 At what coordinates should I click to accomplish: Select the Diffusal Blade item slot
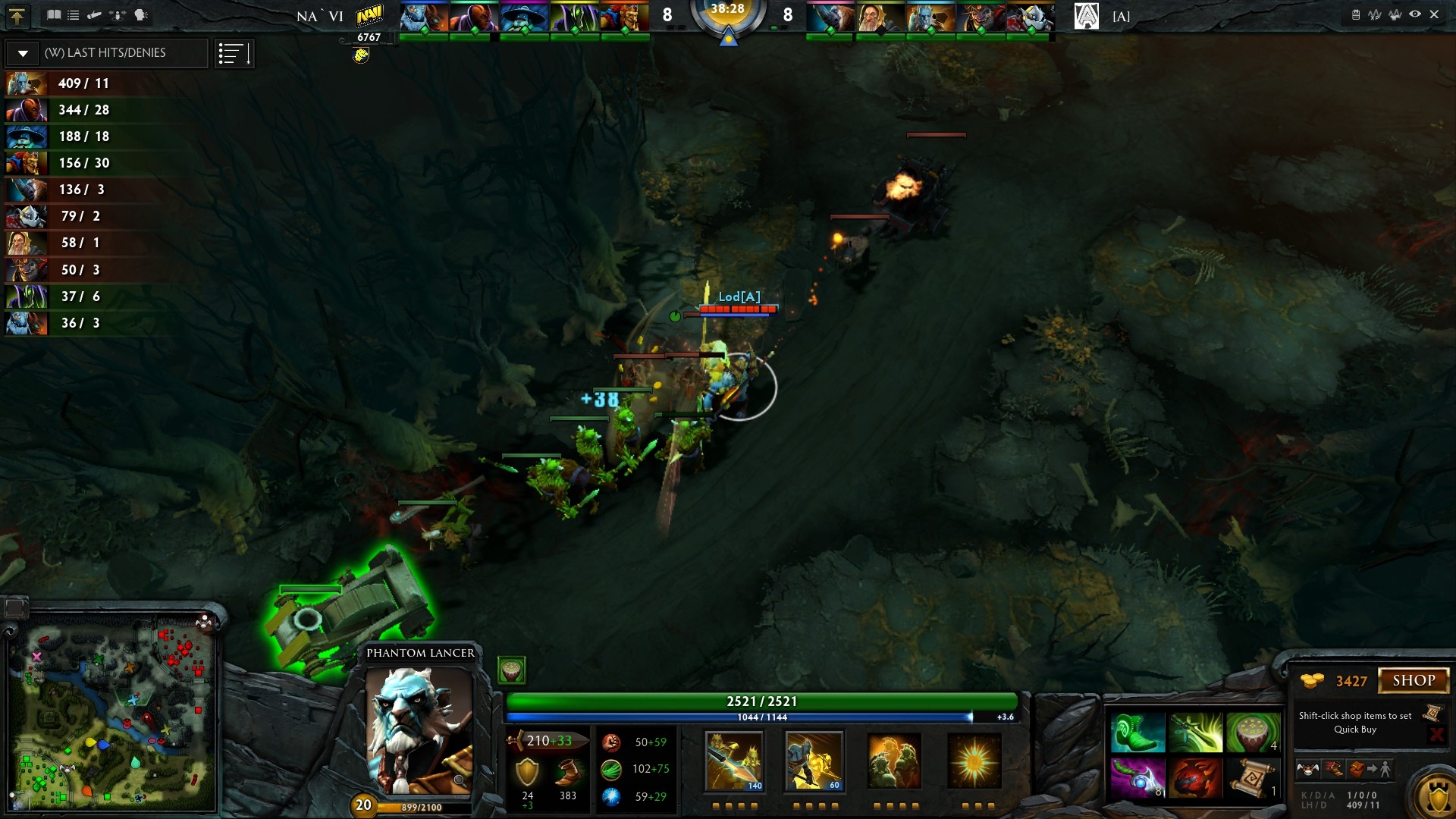[1137, 778]
